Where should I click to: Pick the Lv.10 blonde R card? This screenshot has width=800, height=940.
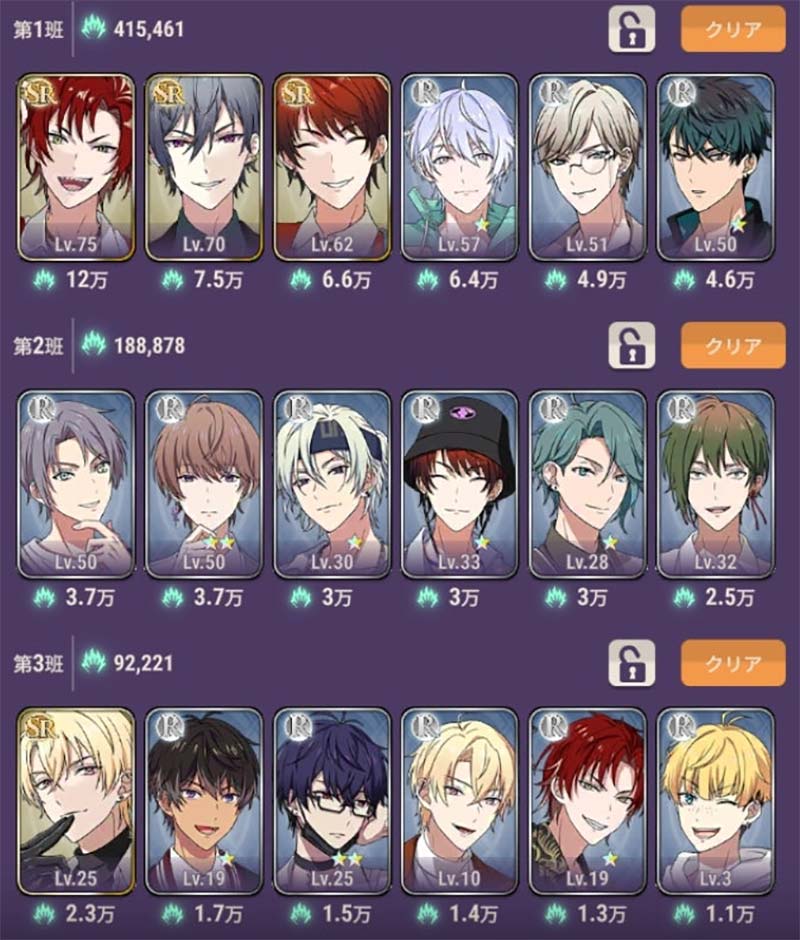(460, 801)
